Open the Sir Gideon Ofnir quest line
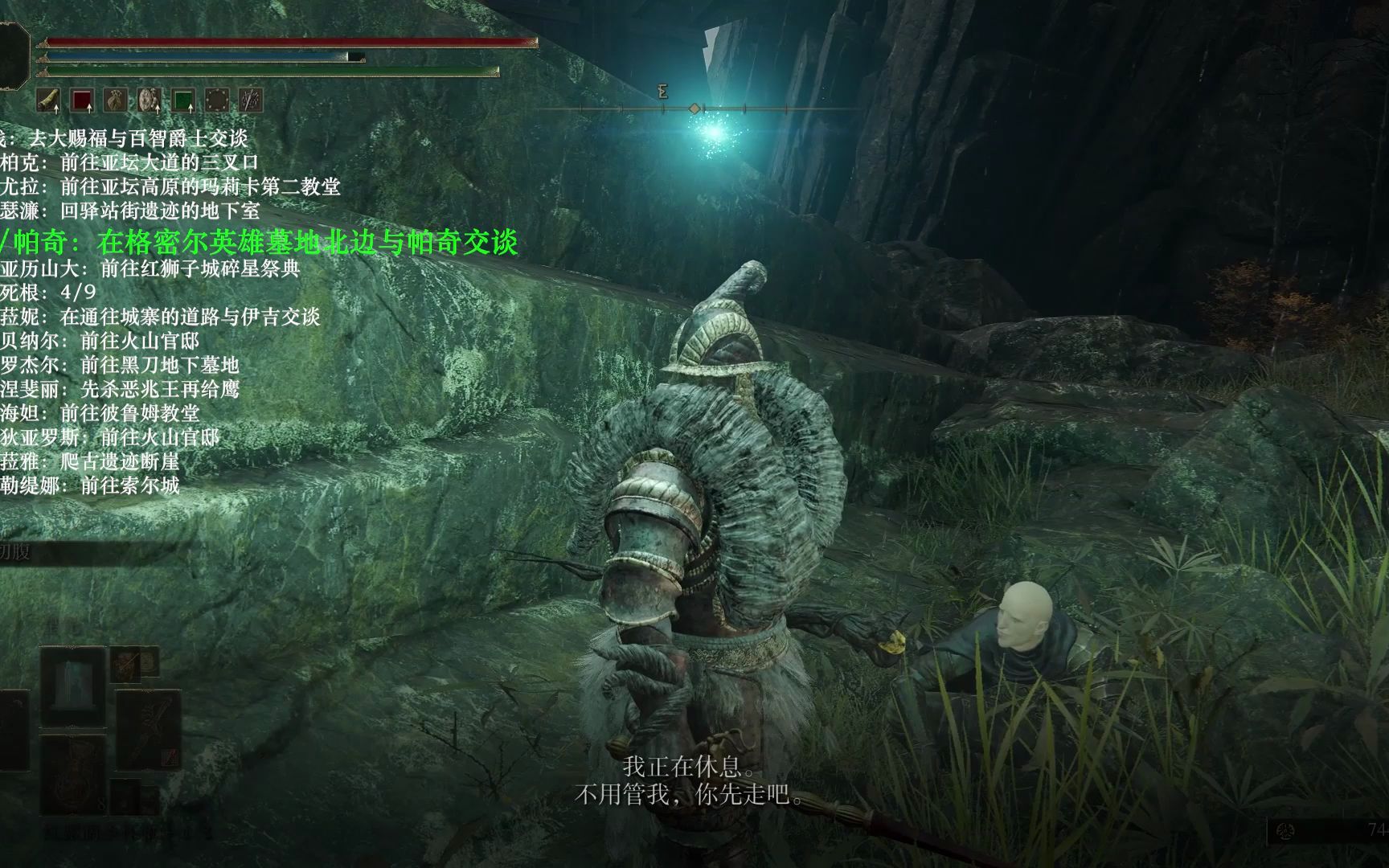This screenshot has height=868, width=1389. (x=124, y=138)
